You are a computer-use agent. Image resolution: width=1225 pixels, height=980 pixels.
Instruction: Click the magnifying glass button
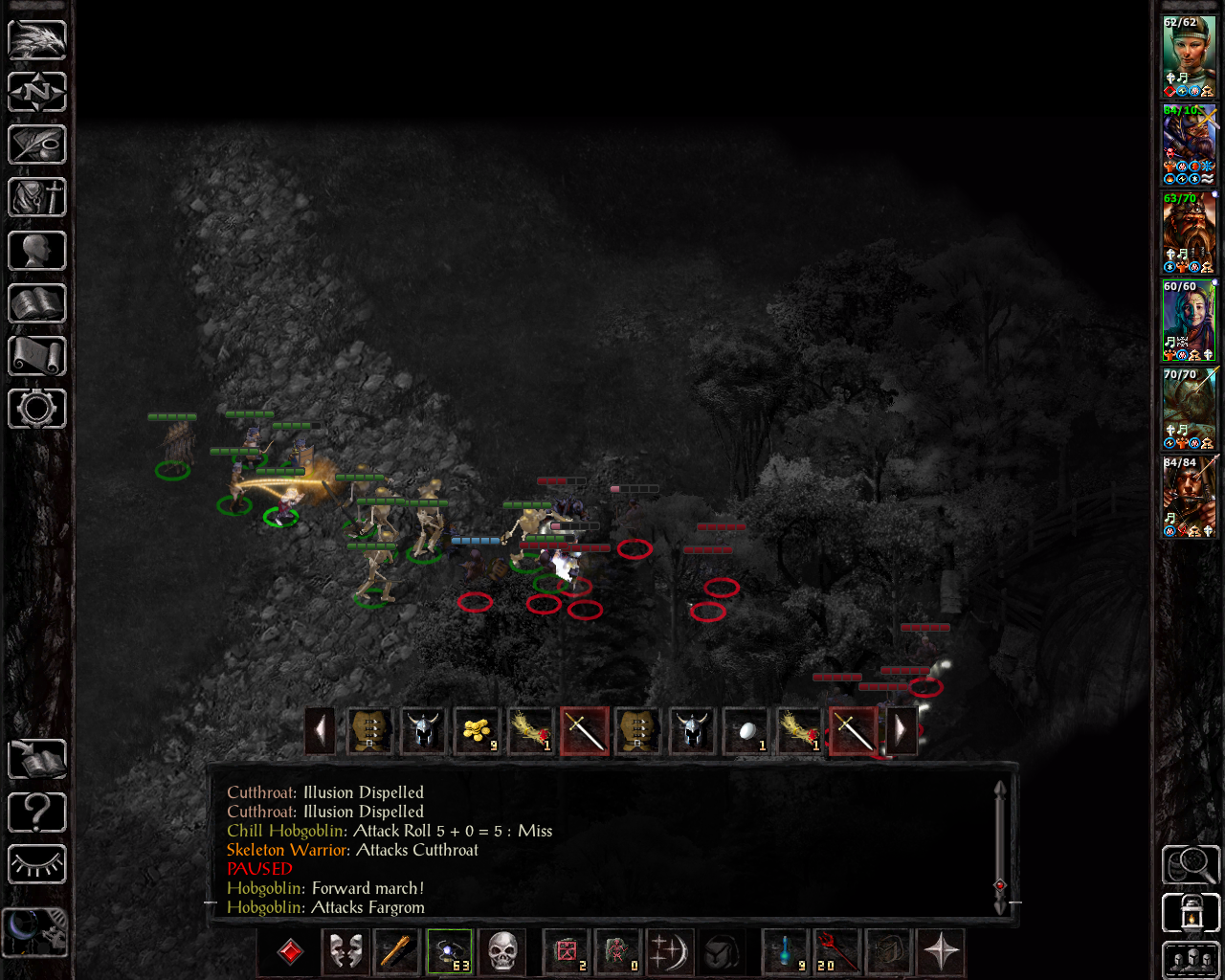tap(1191, 864)
